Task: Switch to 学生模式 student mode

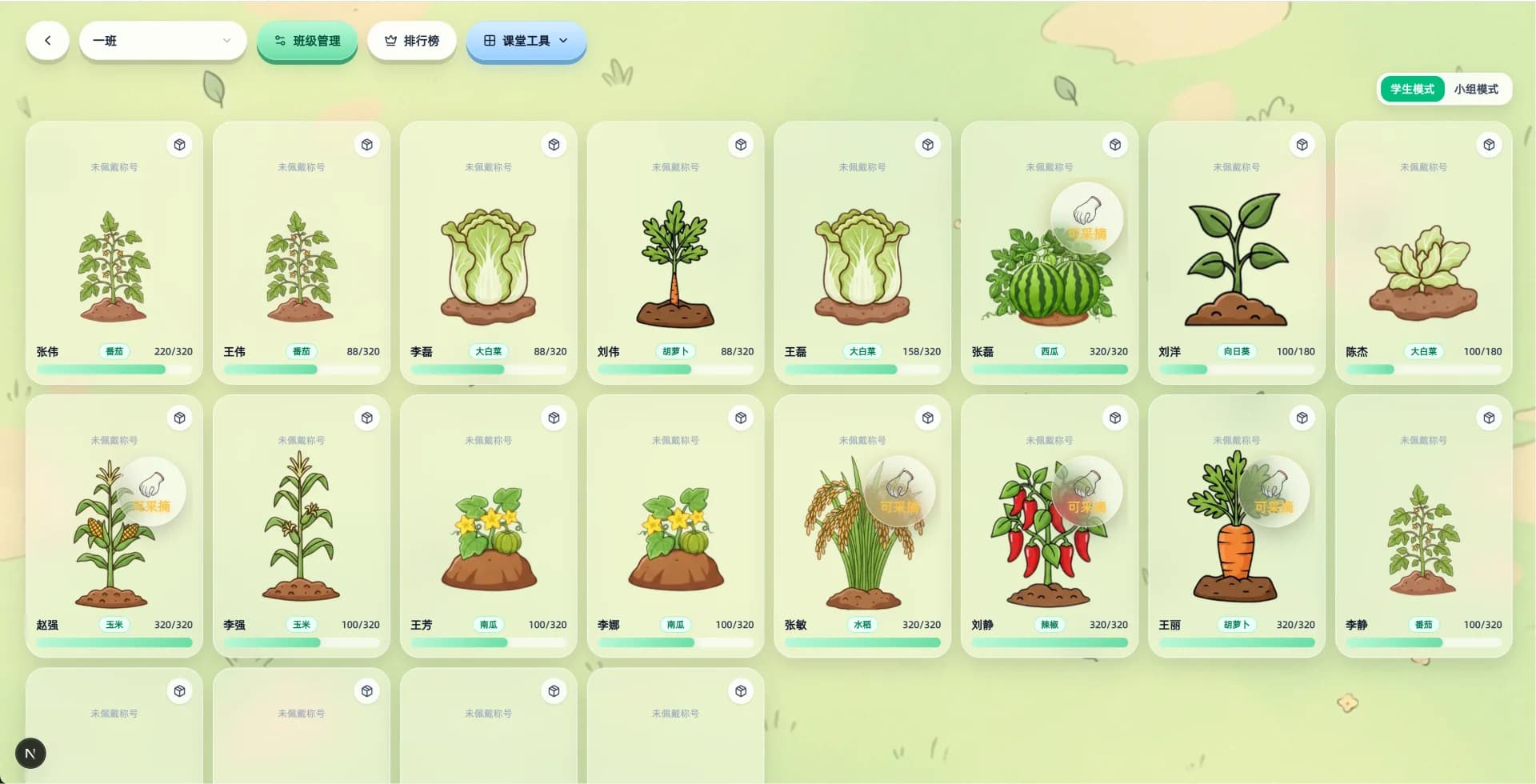Action: pos(1412,89)
